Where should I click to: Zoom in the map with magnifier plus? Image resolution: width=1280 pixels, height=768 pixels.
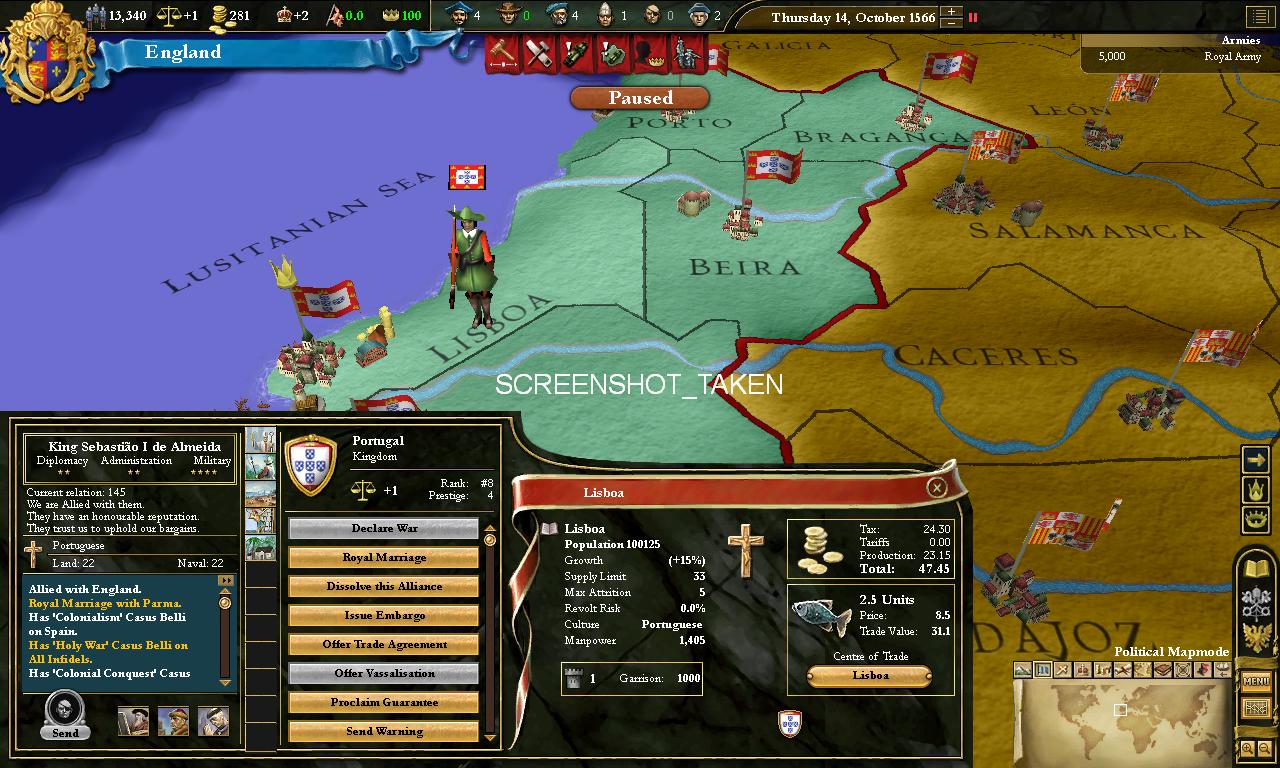[1247, 748]
